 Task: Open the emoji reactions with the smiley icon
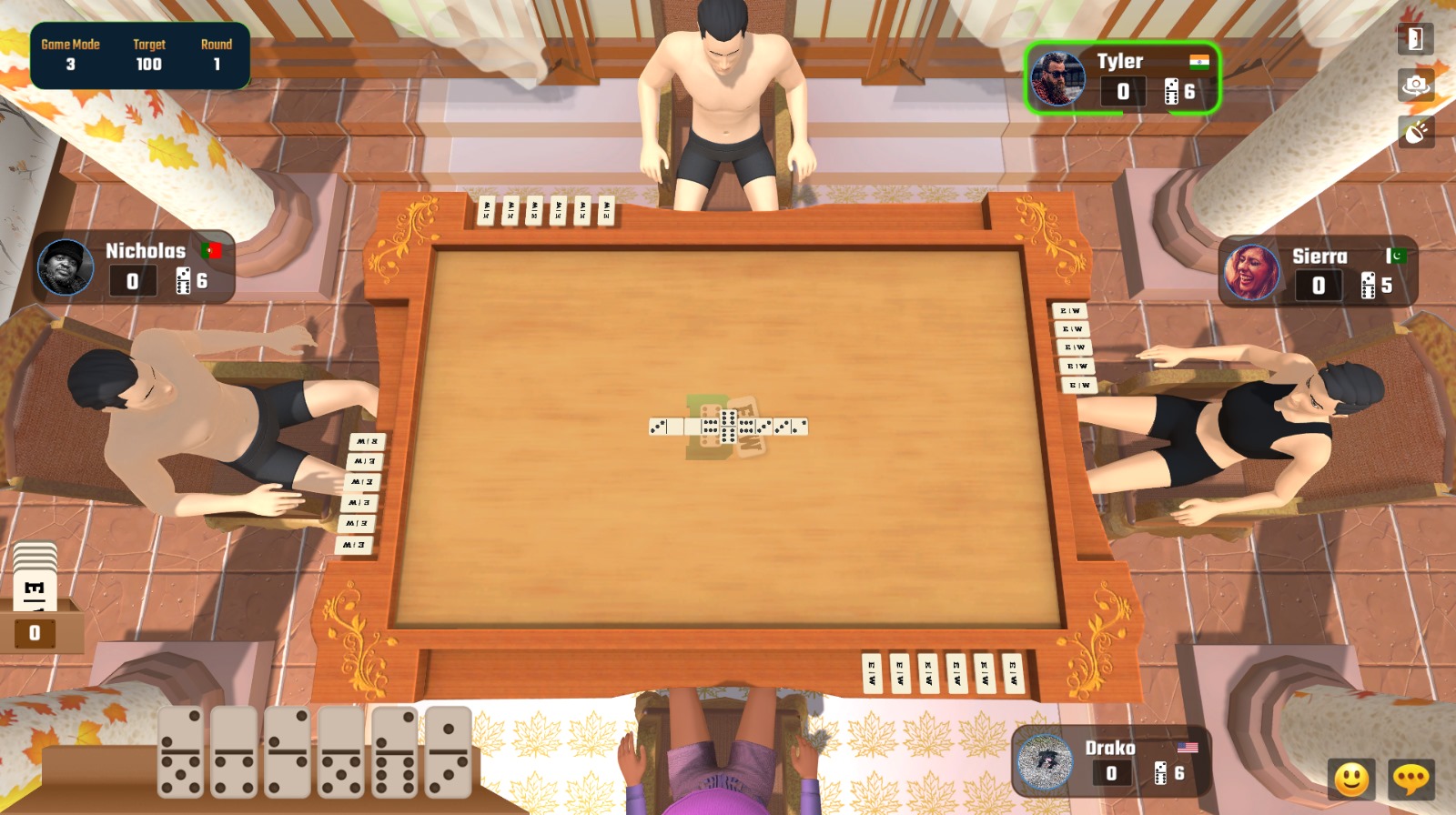pos(1352,778)
